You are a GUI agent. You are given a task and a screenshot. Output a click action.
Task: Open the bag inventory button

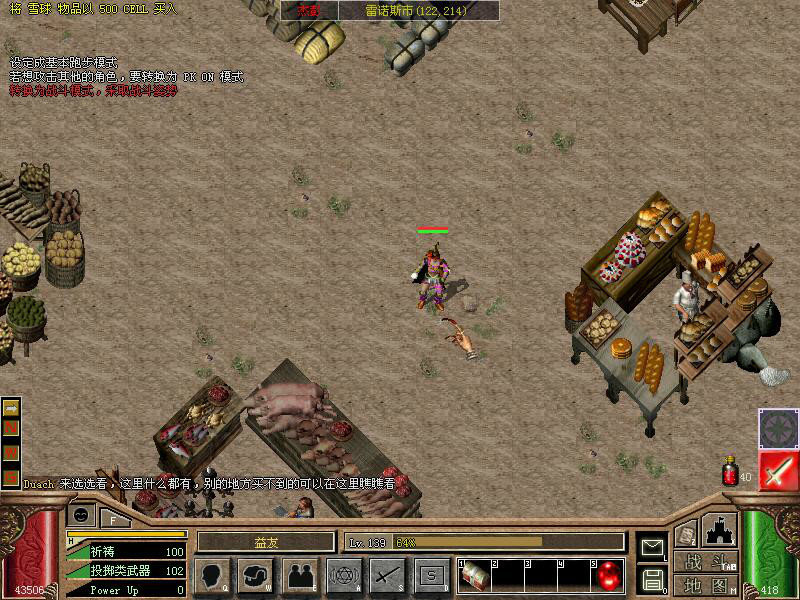255,575
